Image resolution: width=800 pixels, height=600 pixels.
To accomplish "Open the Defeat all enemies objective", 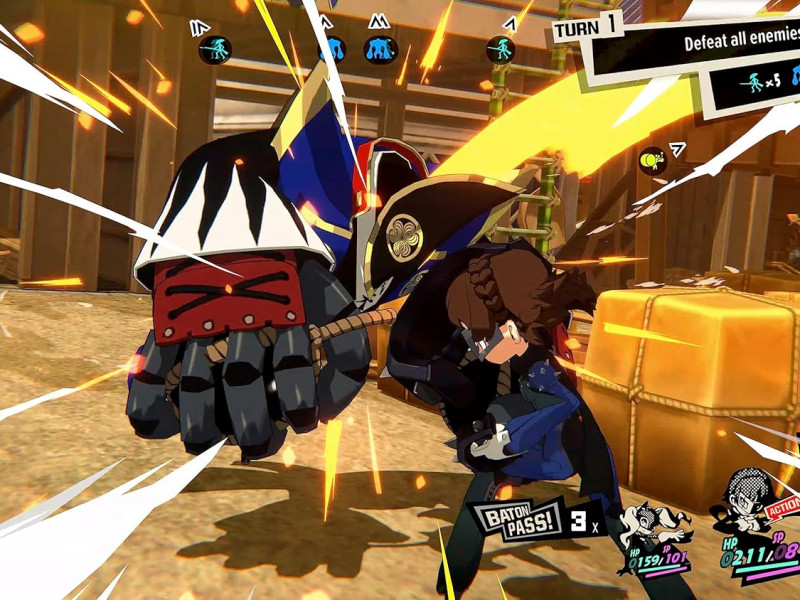I will 741,44.
